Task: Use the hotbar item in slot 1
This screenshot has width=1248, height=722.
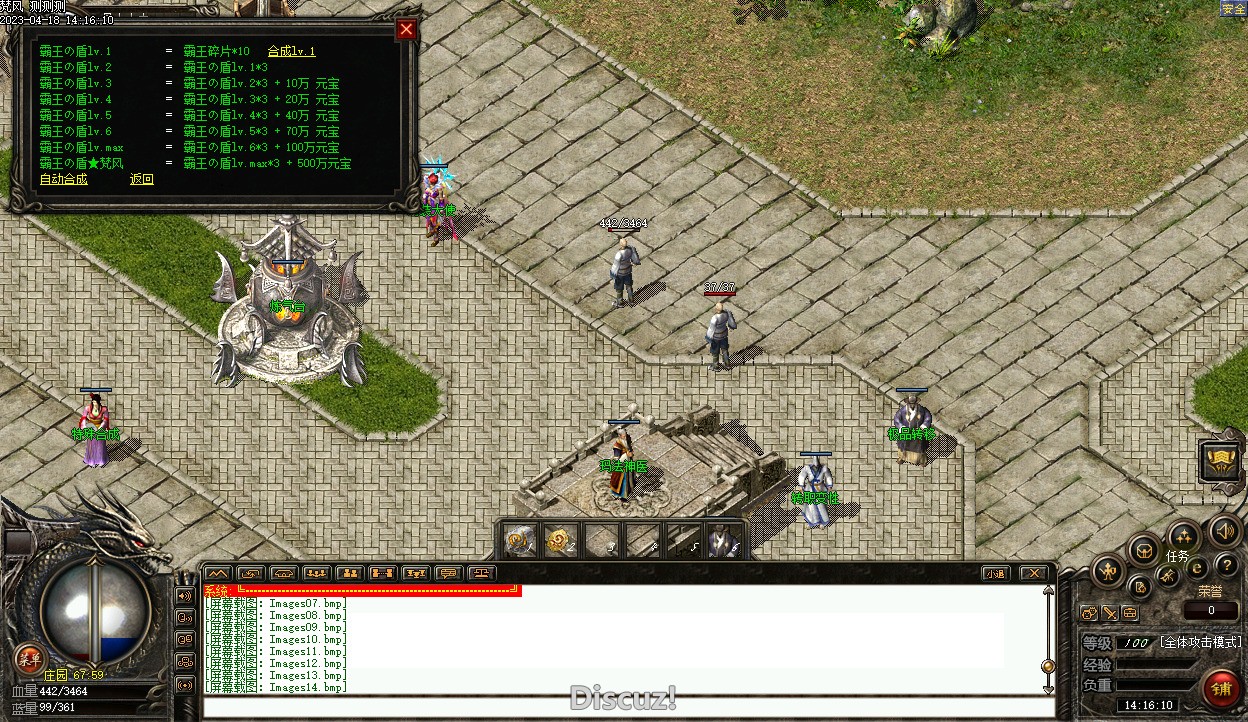Action: (519, 541)
